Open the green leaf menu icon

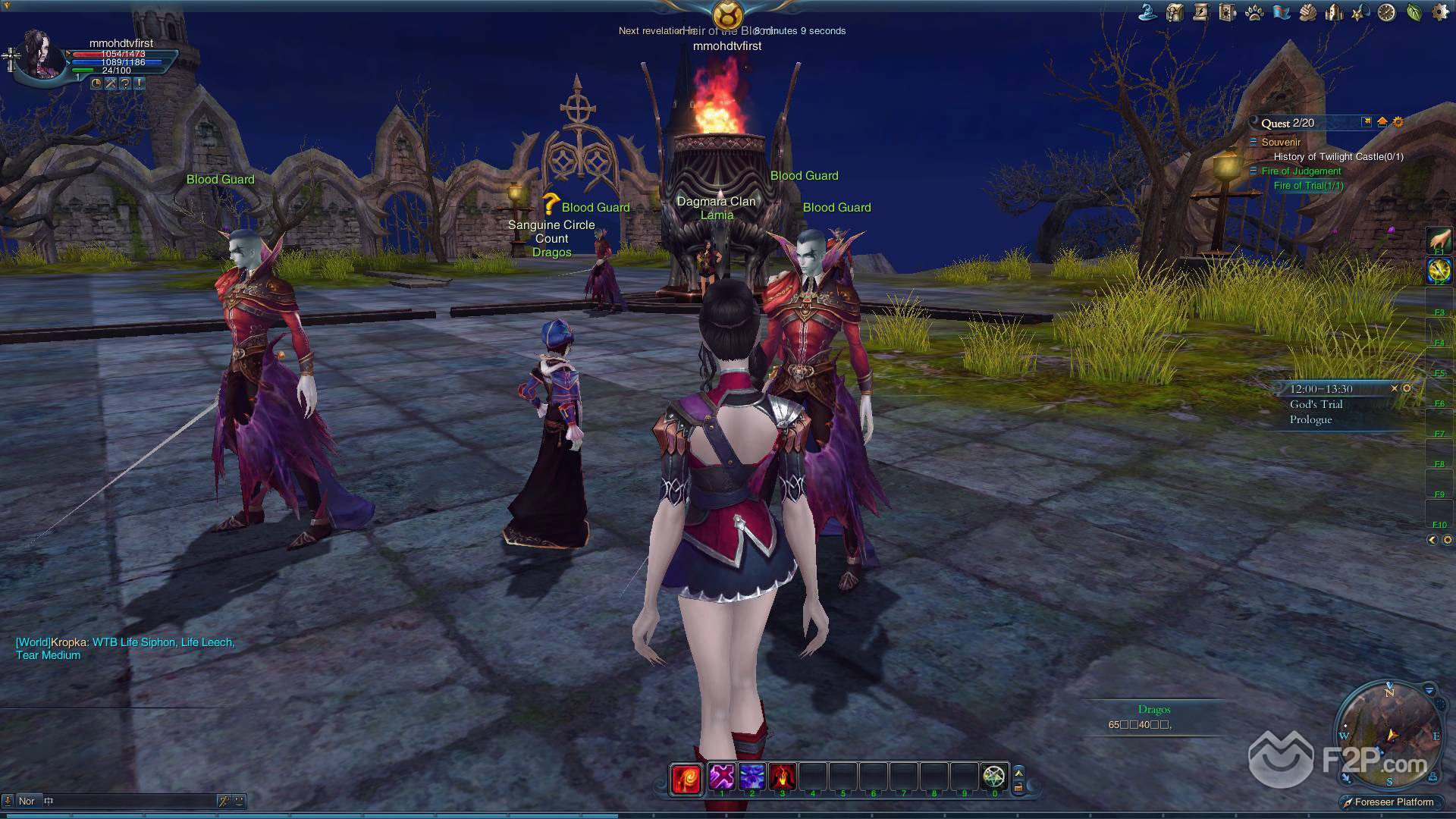click(1414, 12)
